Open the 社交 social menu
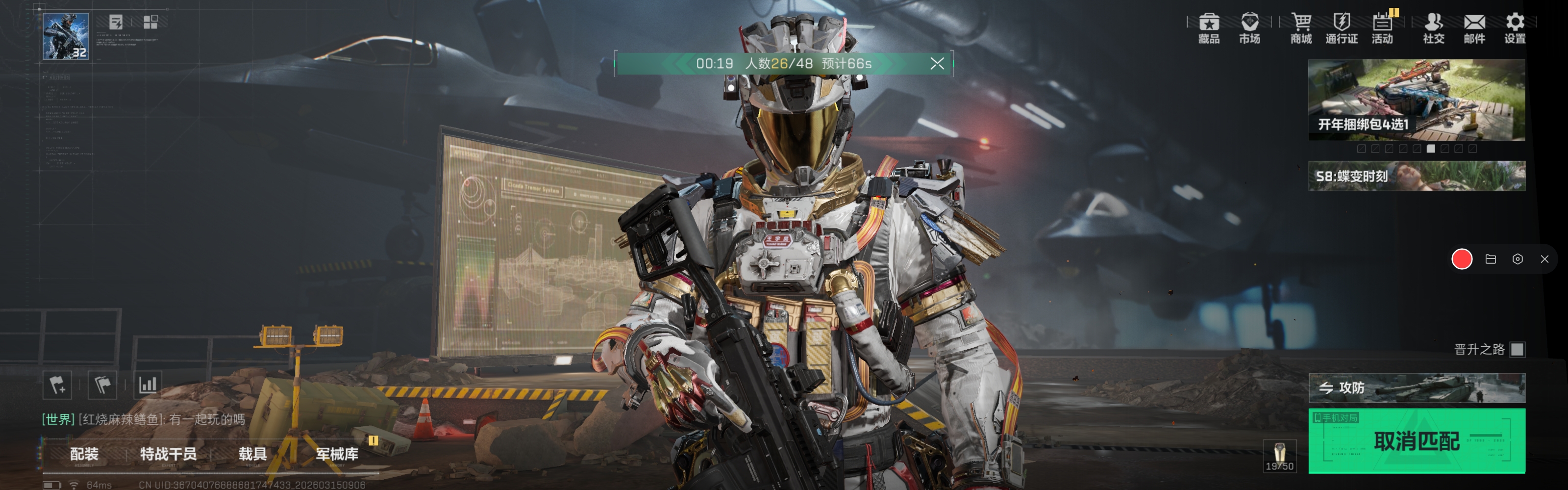Screen dimensions: 1568x490 pyautogui.click(x=1433, y=28)
